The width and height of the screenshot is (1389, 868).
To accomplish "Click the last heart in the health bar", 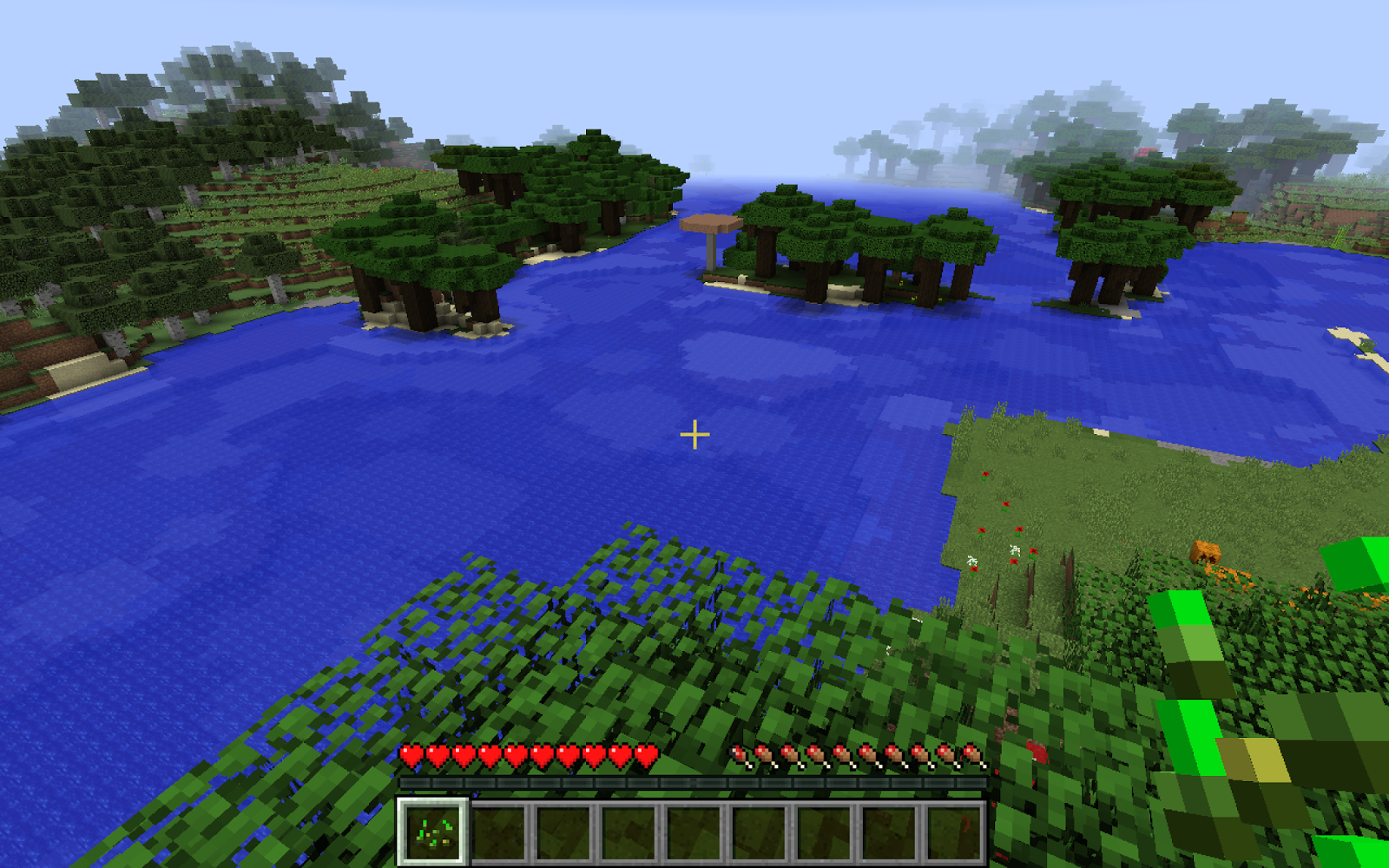I will click(x=645, y=754).
